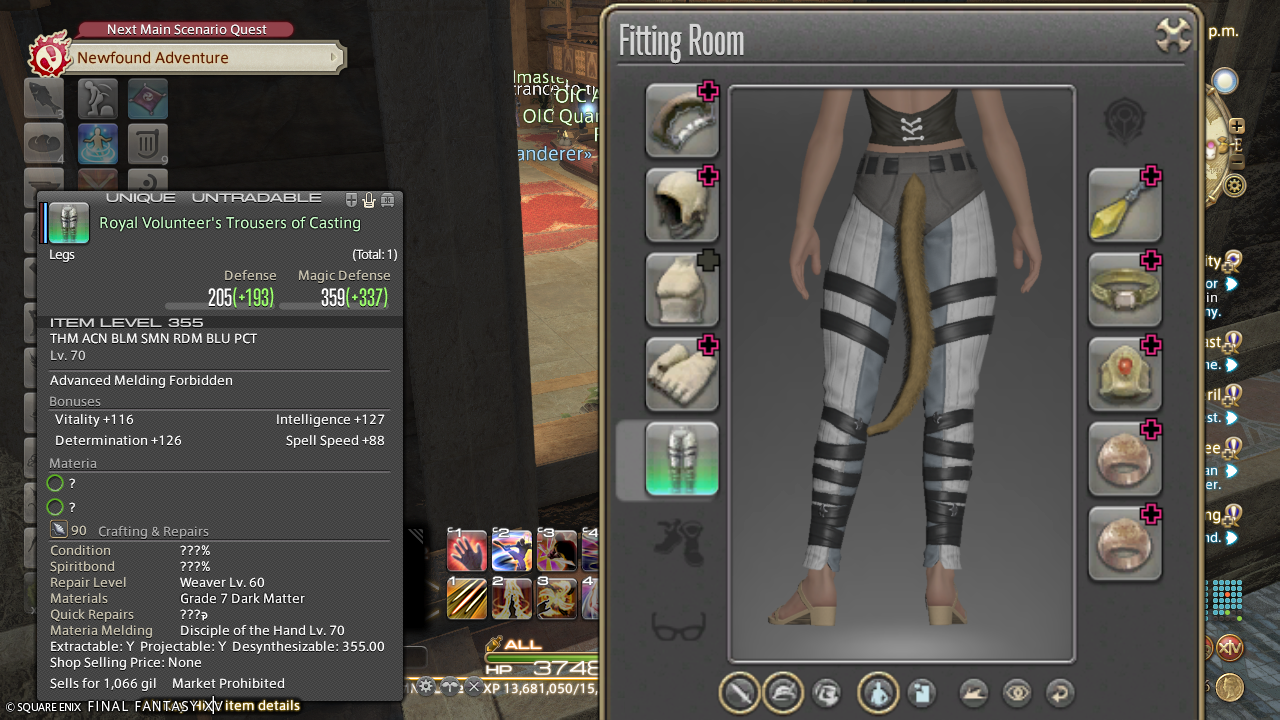The height and width of the screenshot is (720, 1280).
Task: Activate the glowing blue figure ability icon
Action: pyautogui.click(x=97, y=144)
